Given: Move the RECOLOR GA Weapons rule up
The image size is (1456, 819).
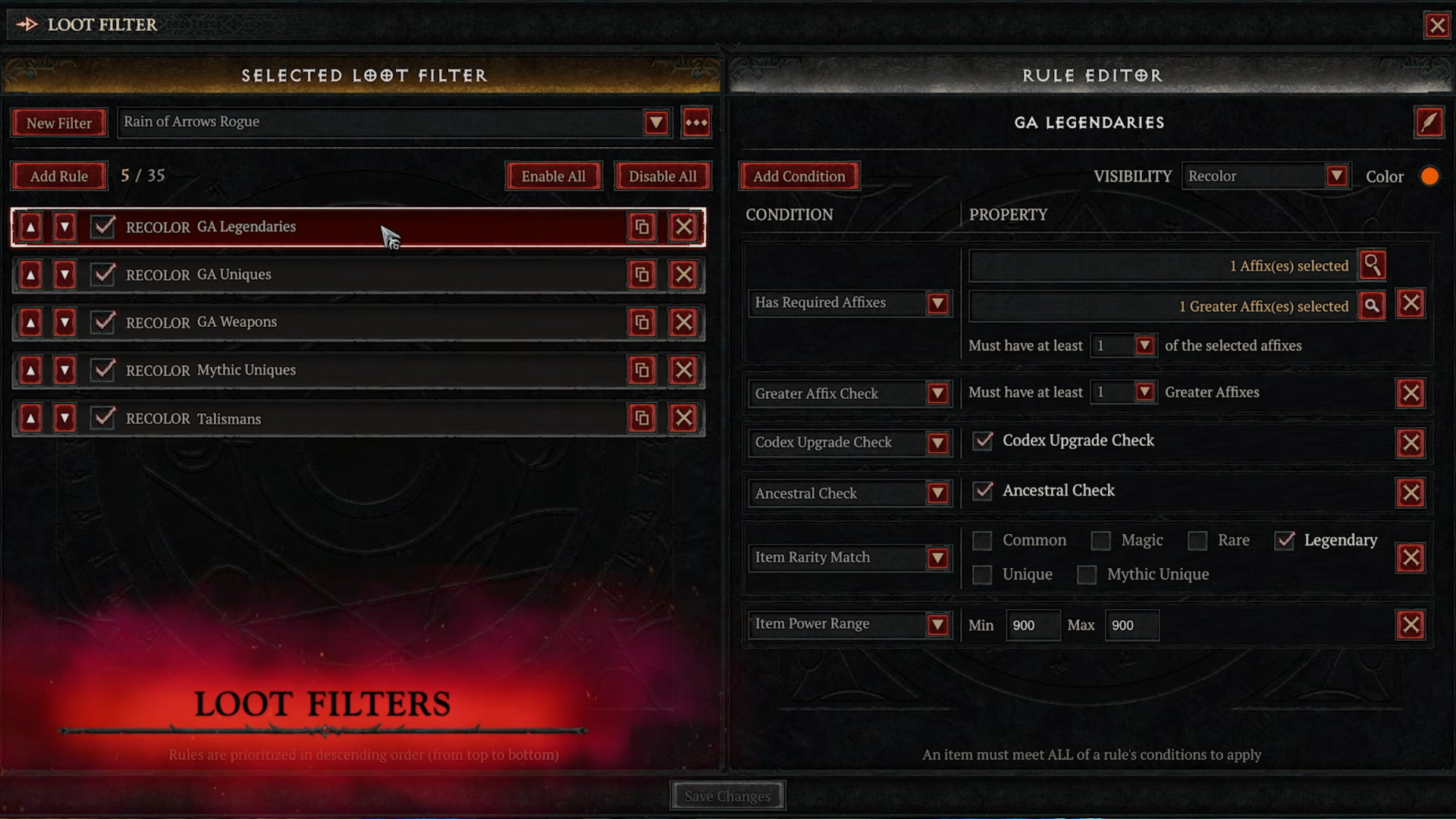Looking at the screenshot, I should click(x=30, y=322).
